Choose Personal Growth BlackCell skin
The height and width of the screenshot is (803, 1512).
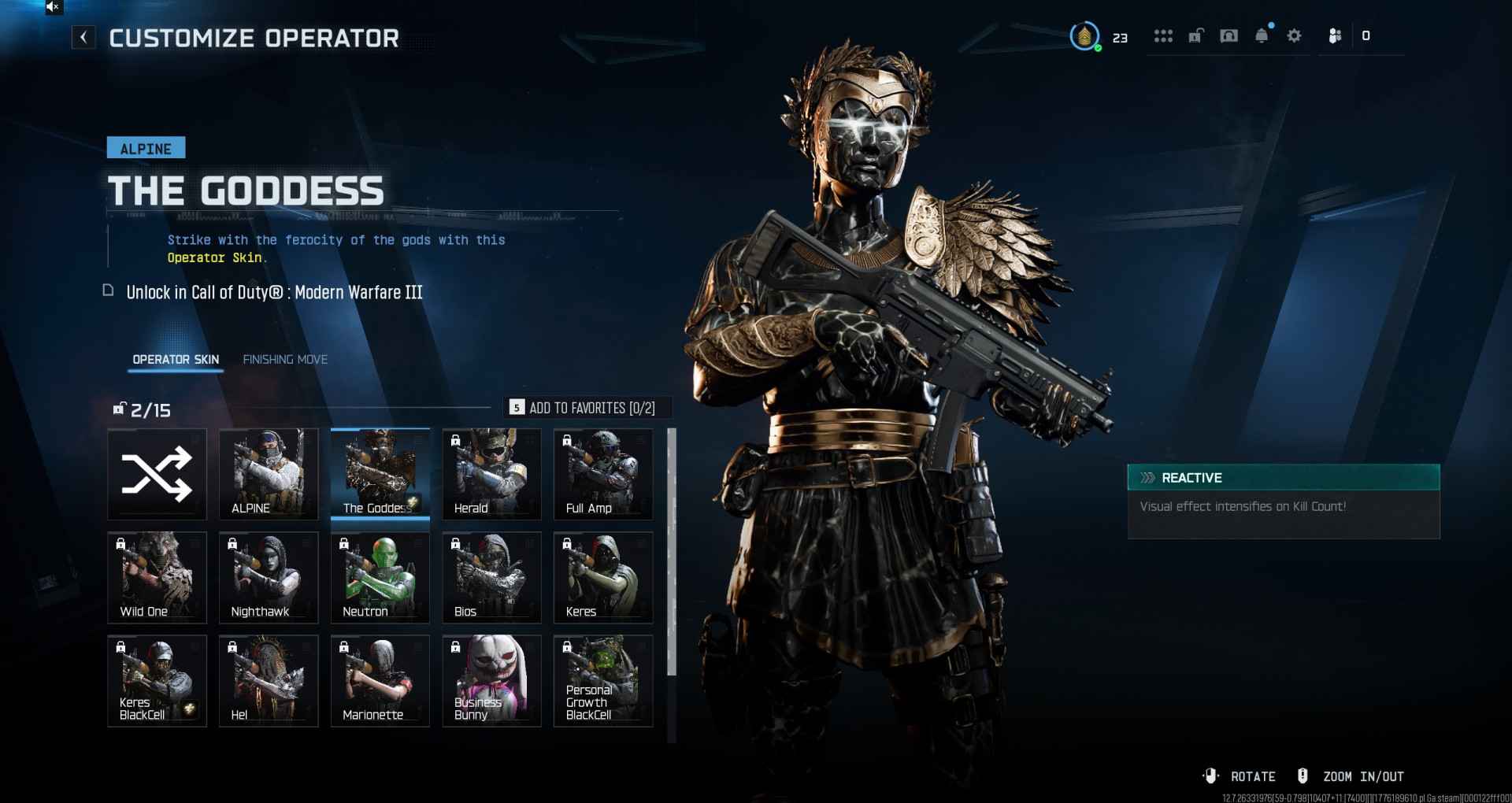click(x=603, y=680)
